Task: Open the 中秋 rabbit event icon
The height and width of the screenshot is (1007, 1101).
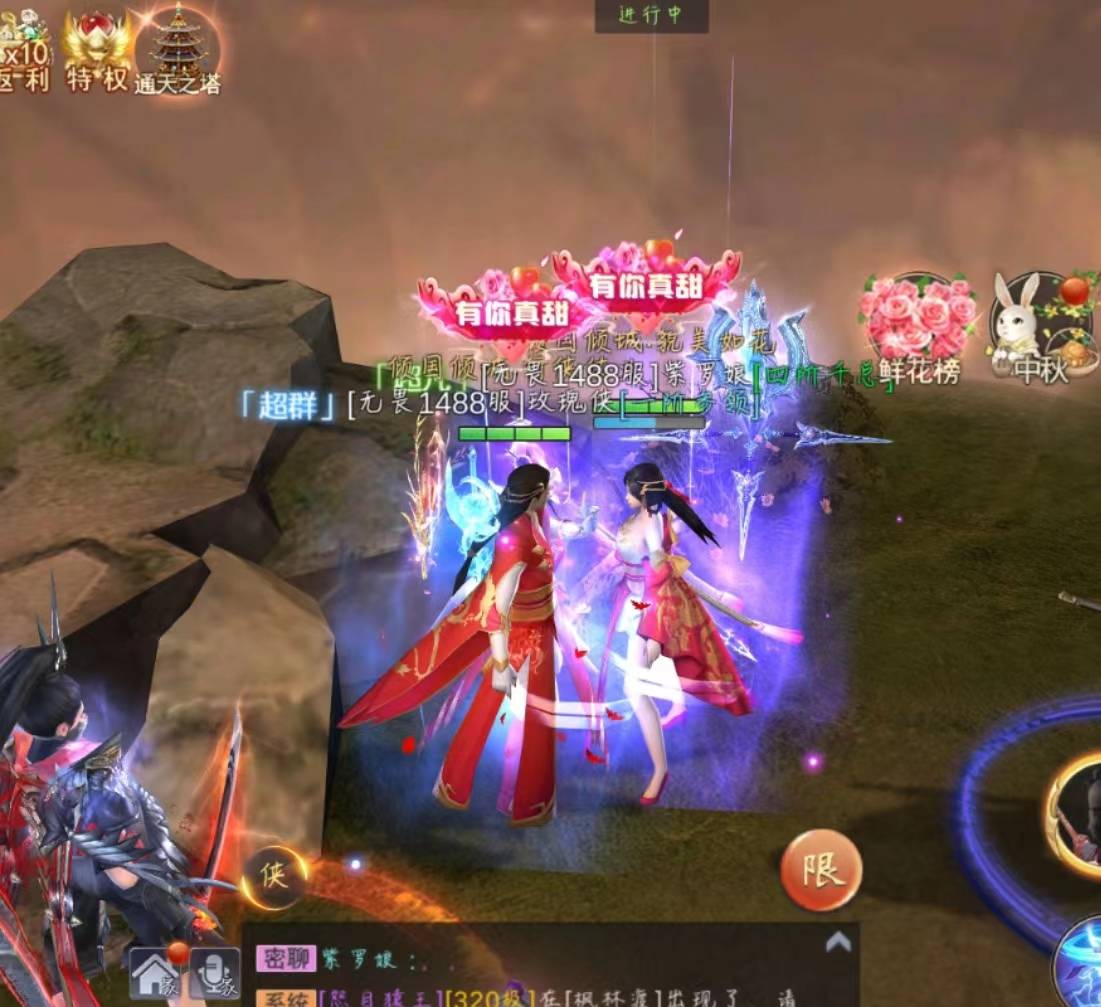Action: point(1041,328)
